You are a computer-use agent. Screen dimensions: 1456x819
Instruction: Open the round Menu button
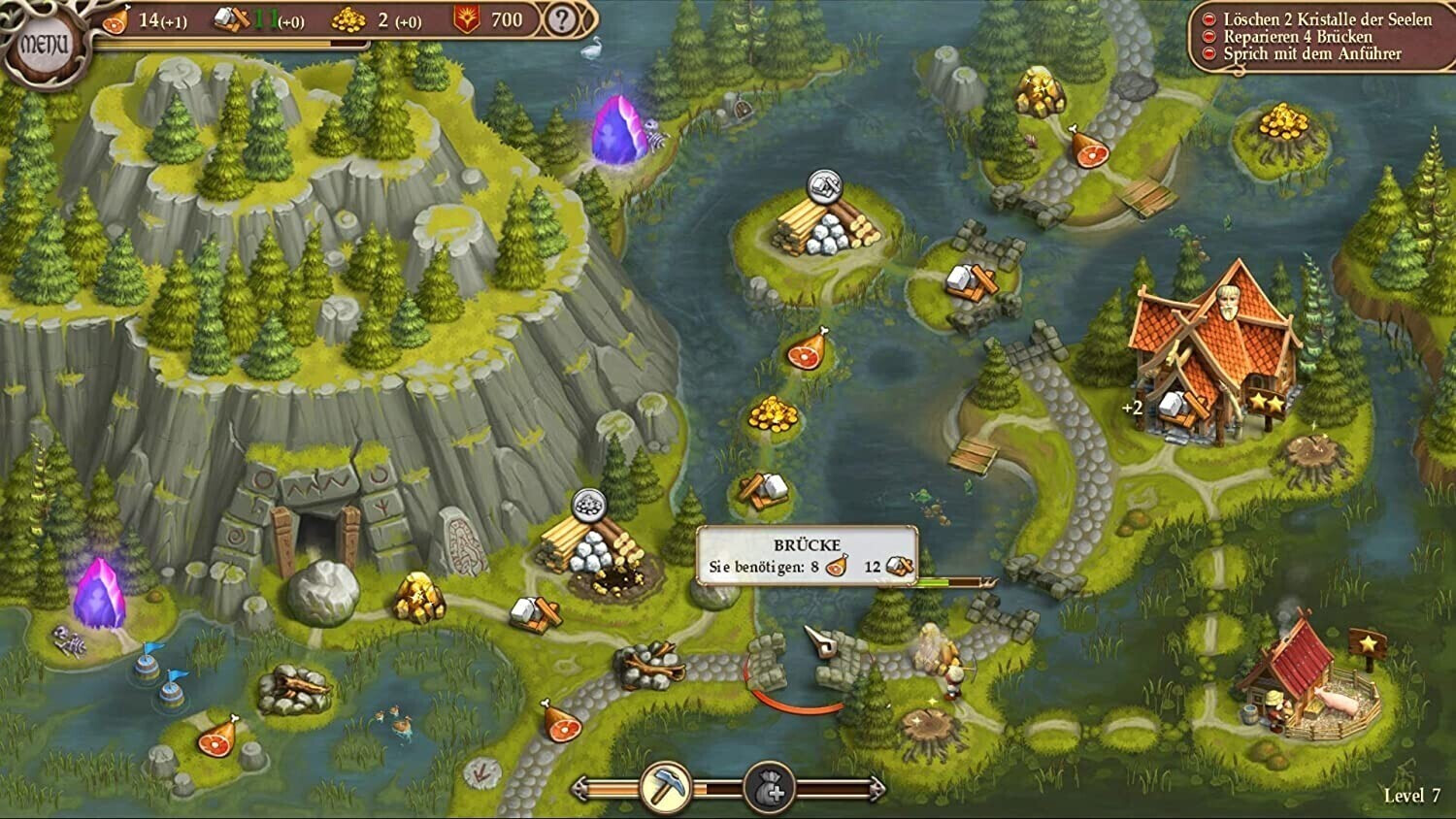(x=44, y=44)
